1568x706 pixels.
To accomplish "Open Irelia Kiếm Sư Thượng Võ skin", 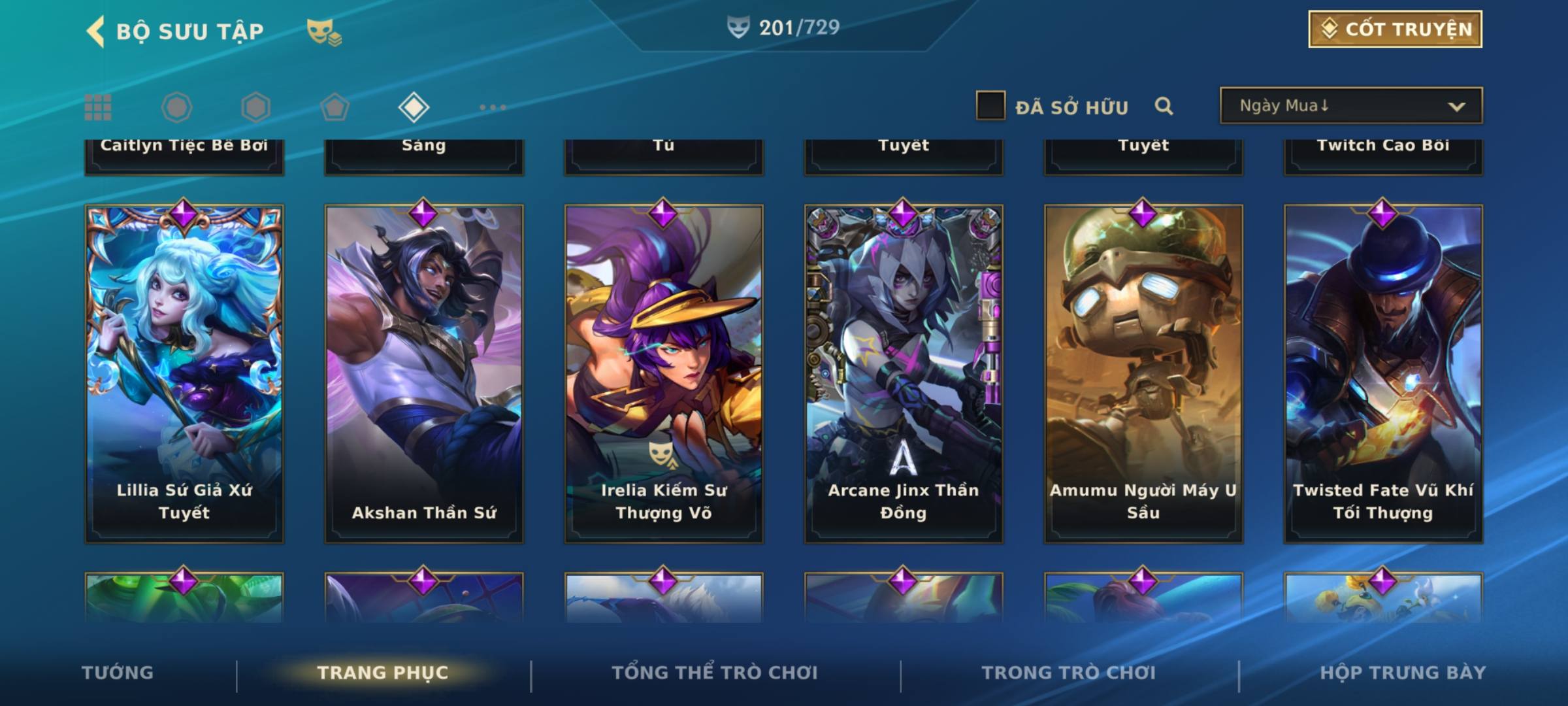I will 664,374.
